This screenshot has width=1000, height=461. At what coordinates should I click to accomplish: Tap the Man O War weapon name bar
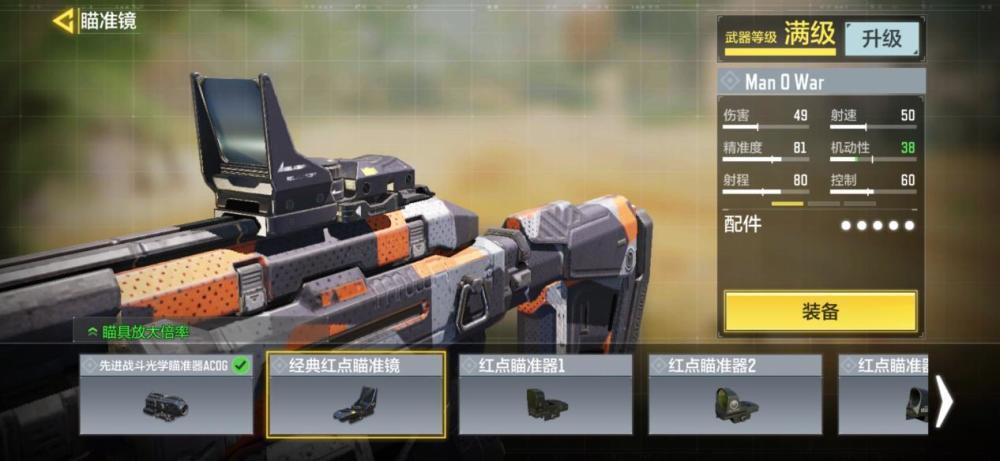[820, 81]
